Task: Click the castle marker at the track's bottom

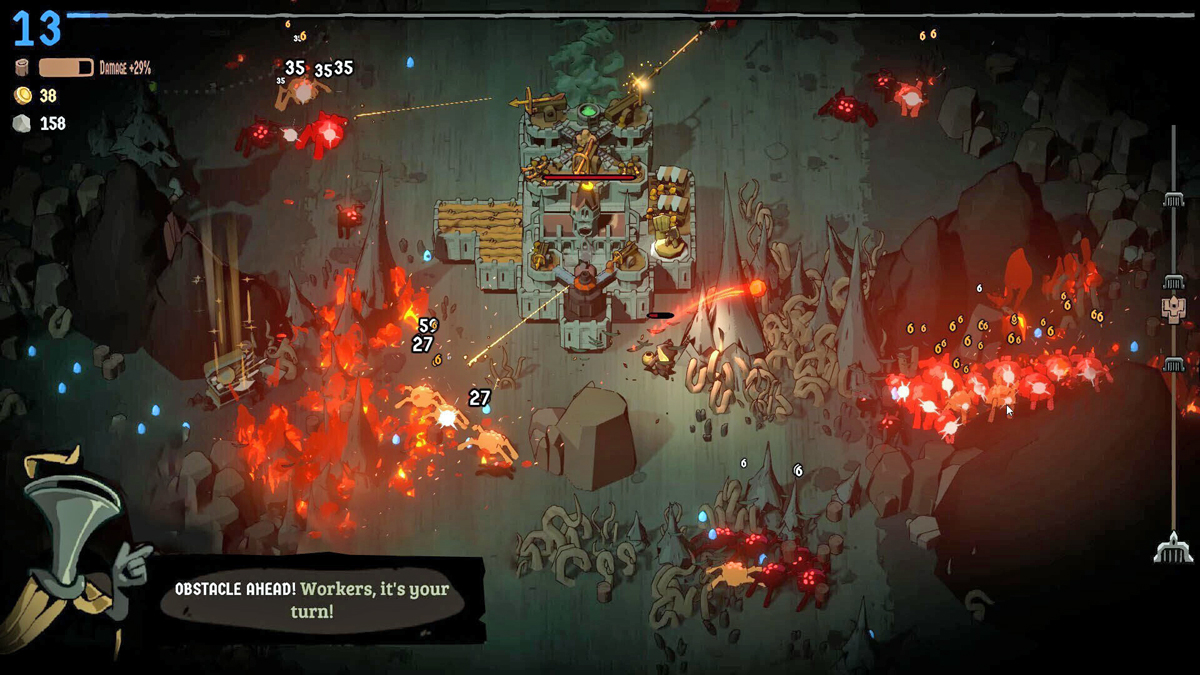Action: [1173, 547]
